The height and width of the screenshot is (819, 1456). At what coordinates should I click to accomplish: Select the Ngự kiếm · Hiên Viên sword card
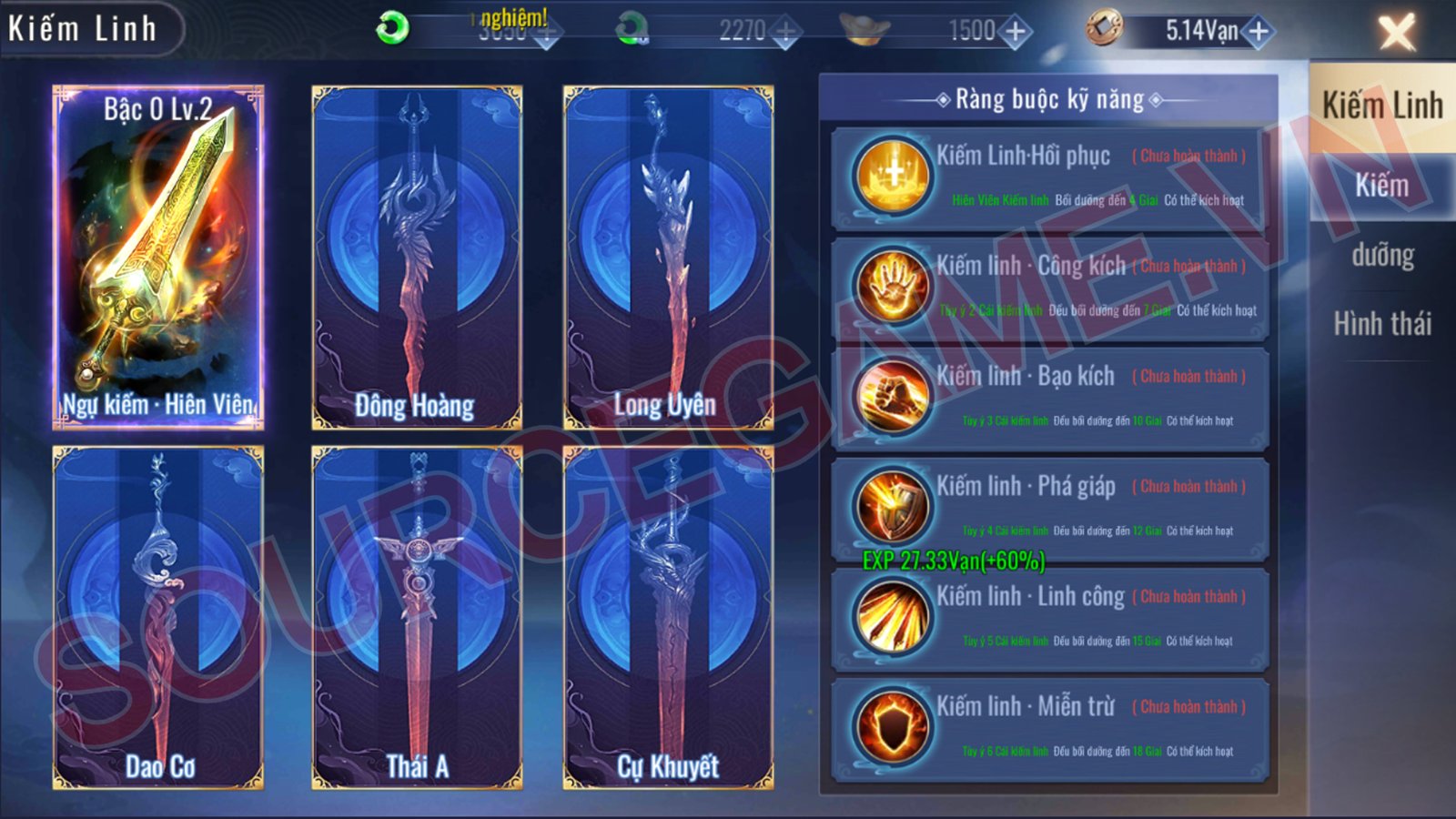coord(158,258)
